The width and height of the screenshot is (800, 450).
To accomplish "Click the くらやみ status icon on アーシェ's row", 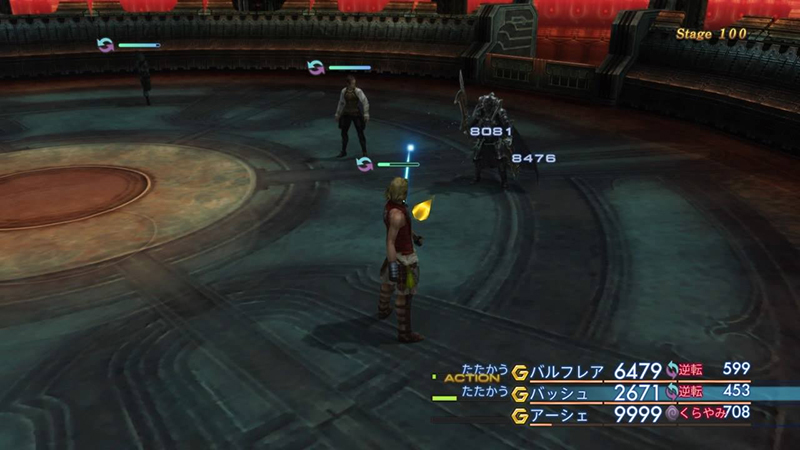I will point(672,413).
